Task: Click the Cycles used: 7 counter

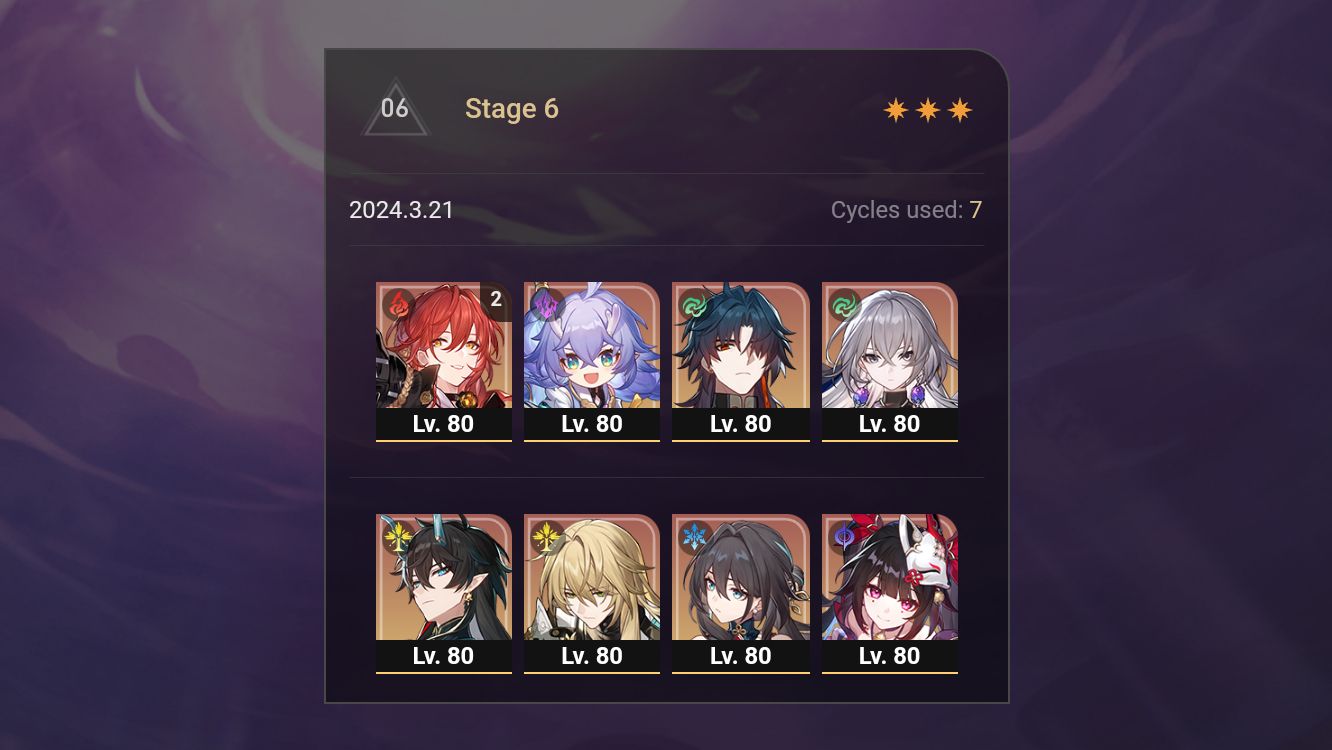Action: (906, 210)
